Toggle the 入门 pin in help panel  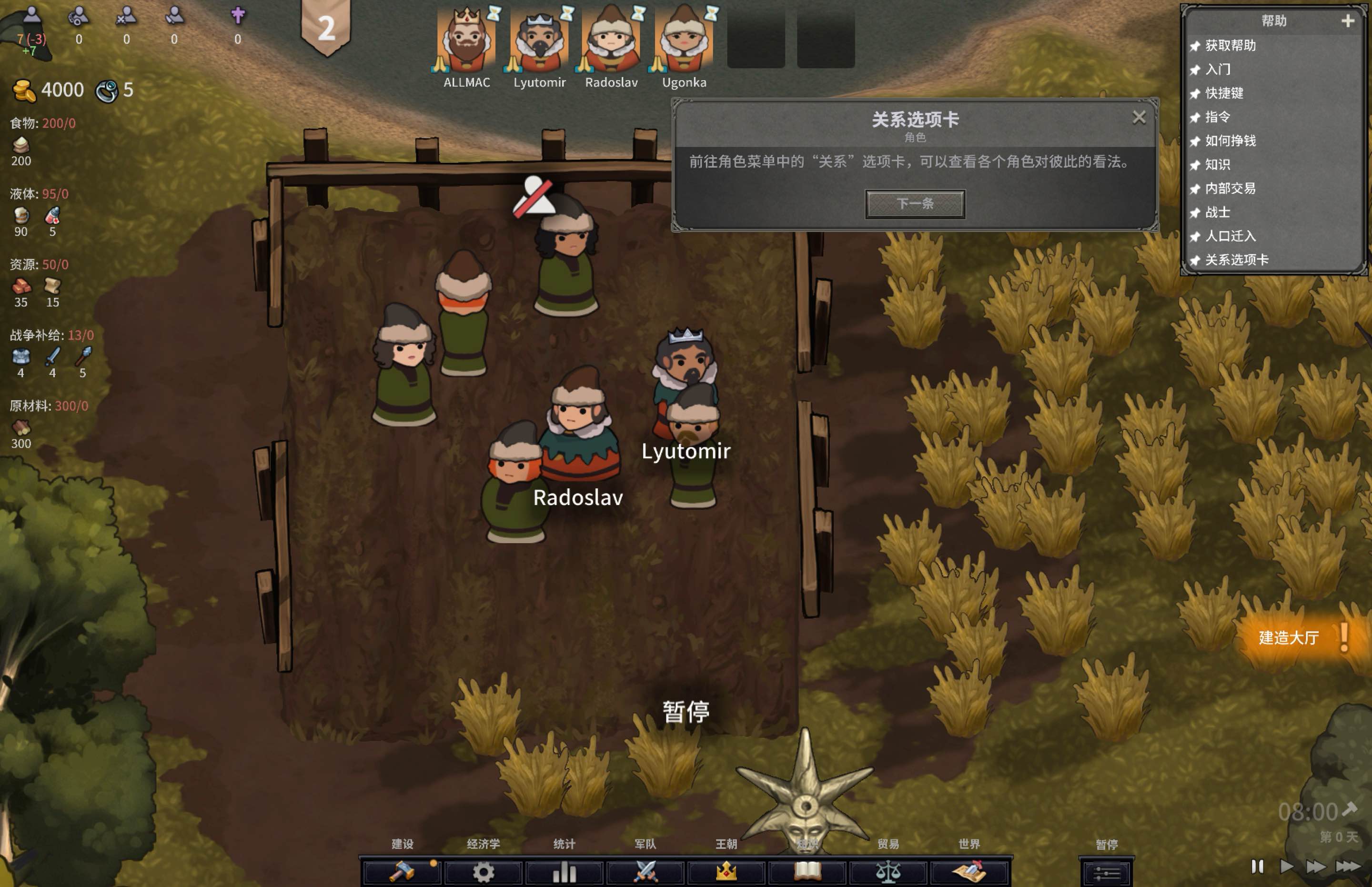click(1195, 70)
